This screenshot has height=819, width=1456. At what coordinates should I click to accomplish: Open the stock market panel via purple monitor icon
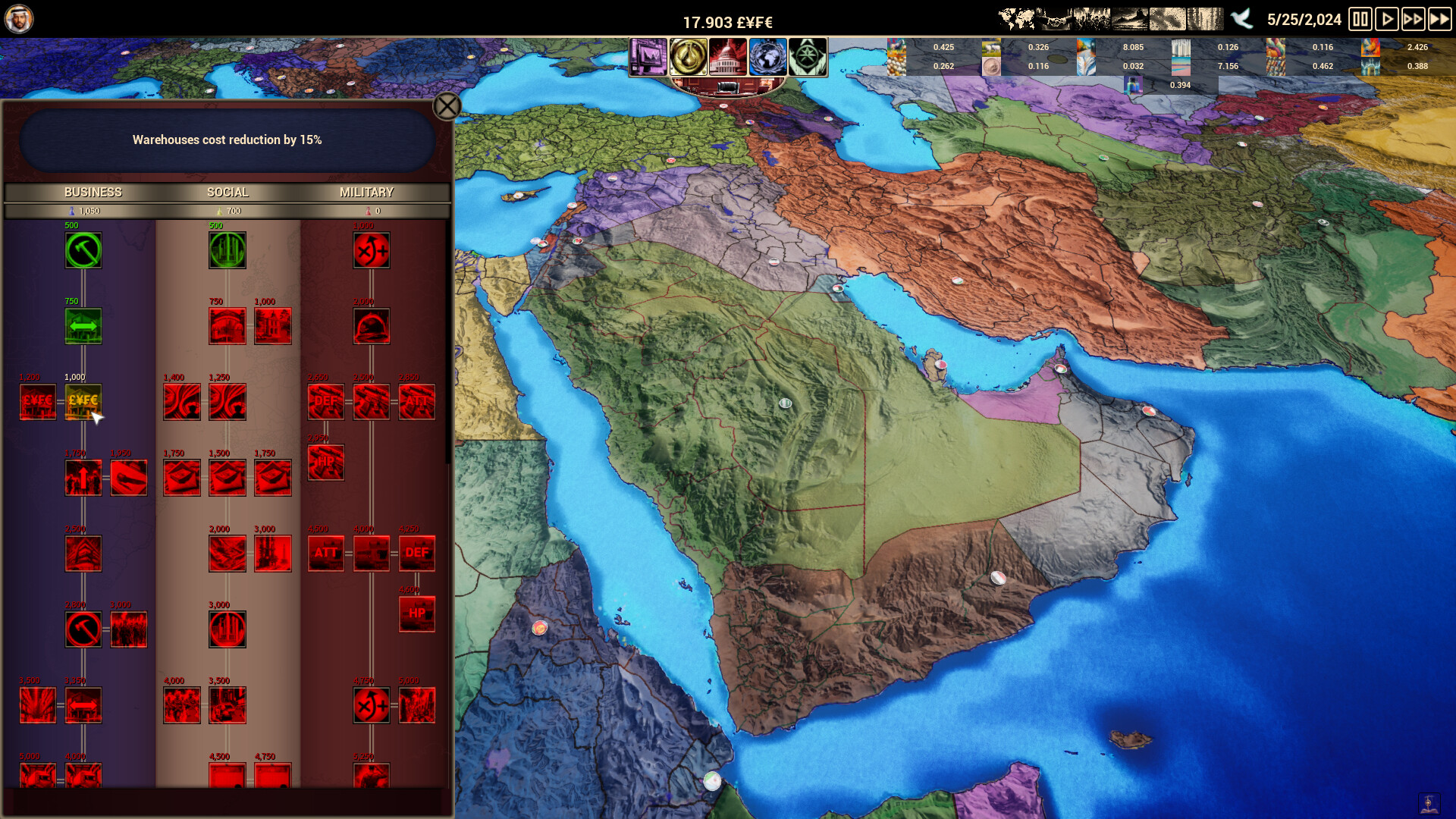coord(648,57)
